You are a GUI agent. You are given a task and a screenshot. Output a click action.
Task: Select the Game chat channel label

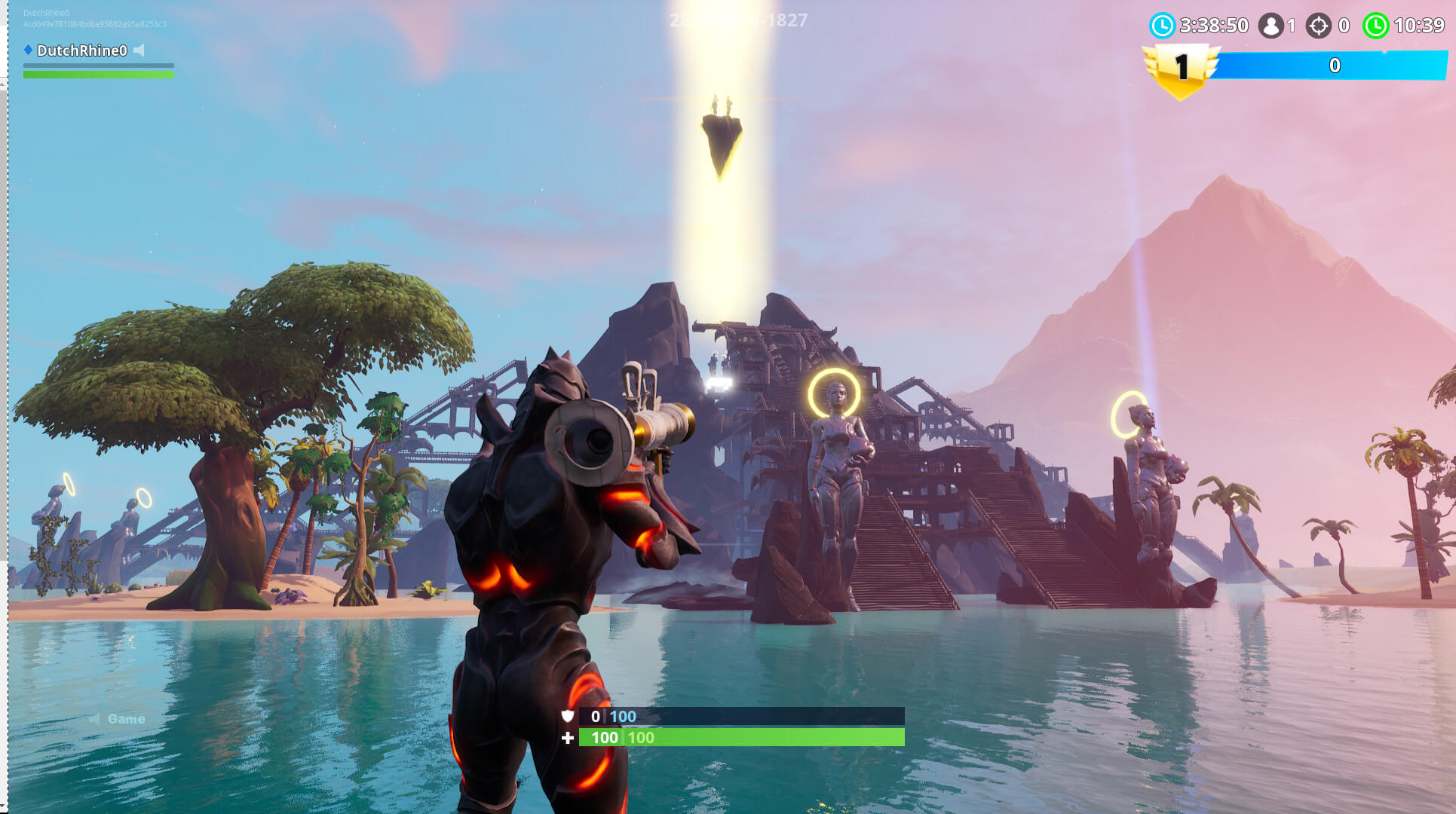(127, 718)
